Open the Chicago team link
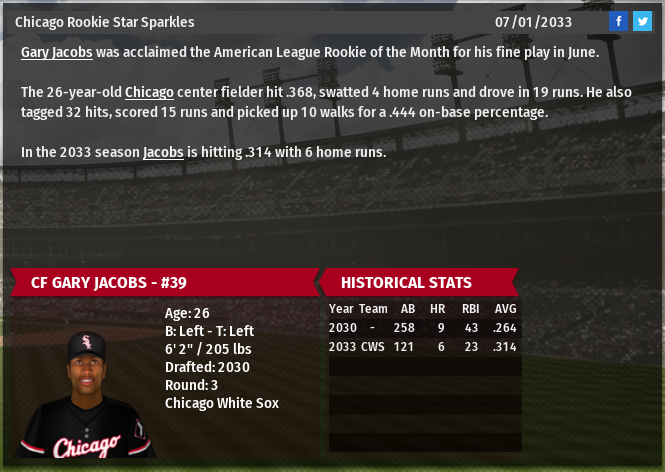Viewport: 665px width, 472px height. point(150,92)
